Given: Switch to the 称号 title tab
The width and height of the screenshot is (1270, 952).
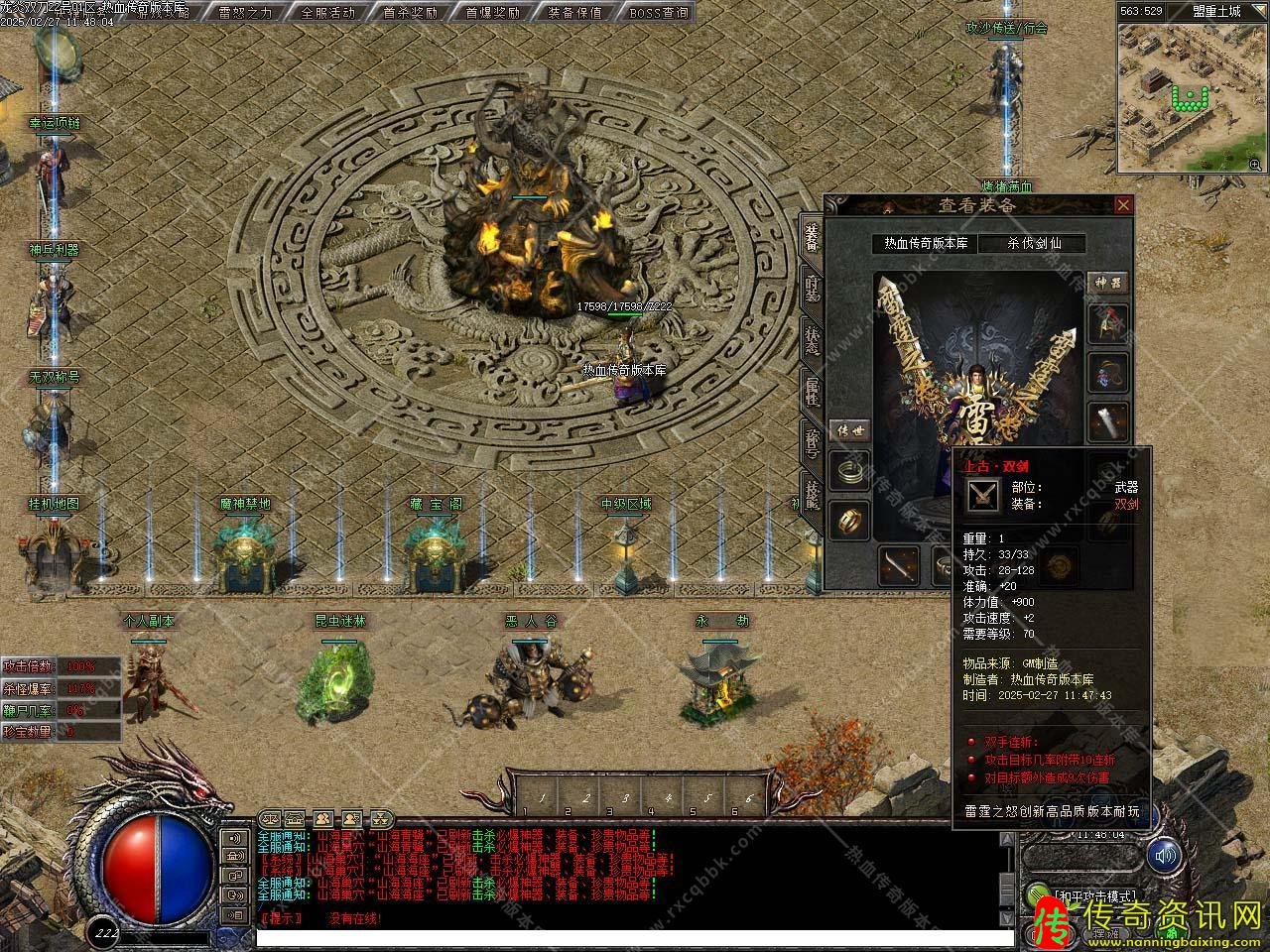Looking at the screenshot, I should [812, 442].
